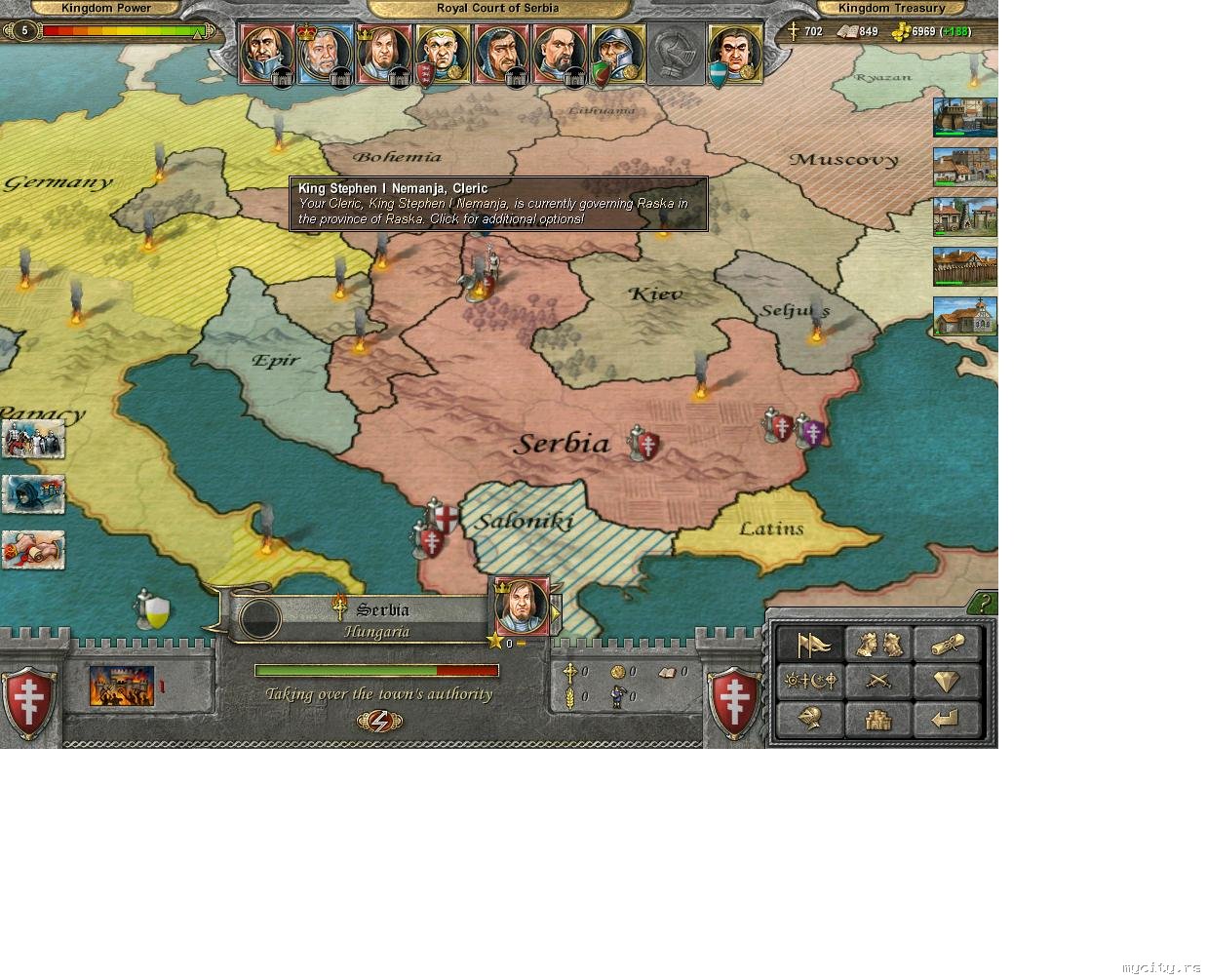This screenshot has height=980, width=1208.
Task: Open the crossed swords war overview
Action: 879,681
